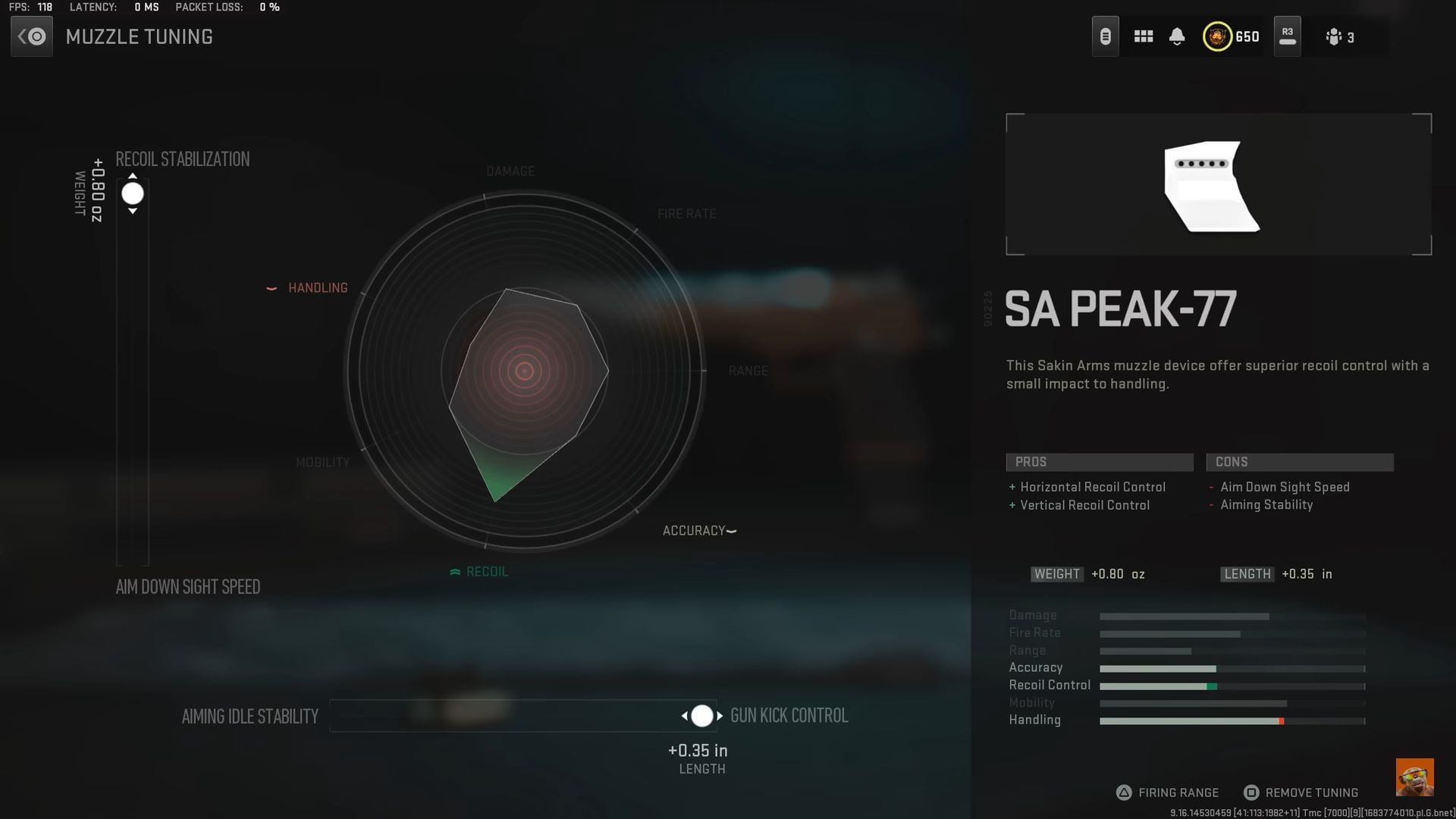Click the down arrow below the weight slider

tap(133, 211)
